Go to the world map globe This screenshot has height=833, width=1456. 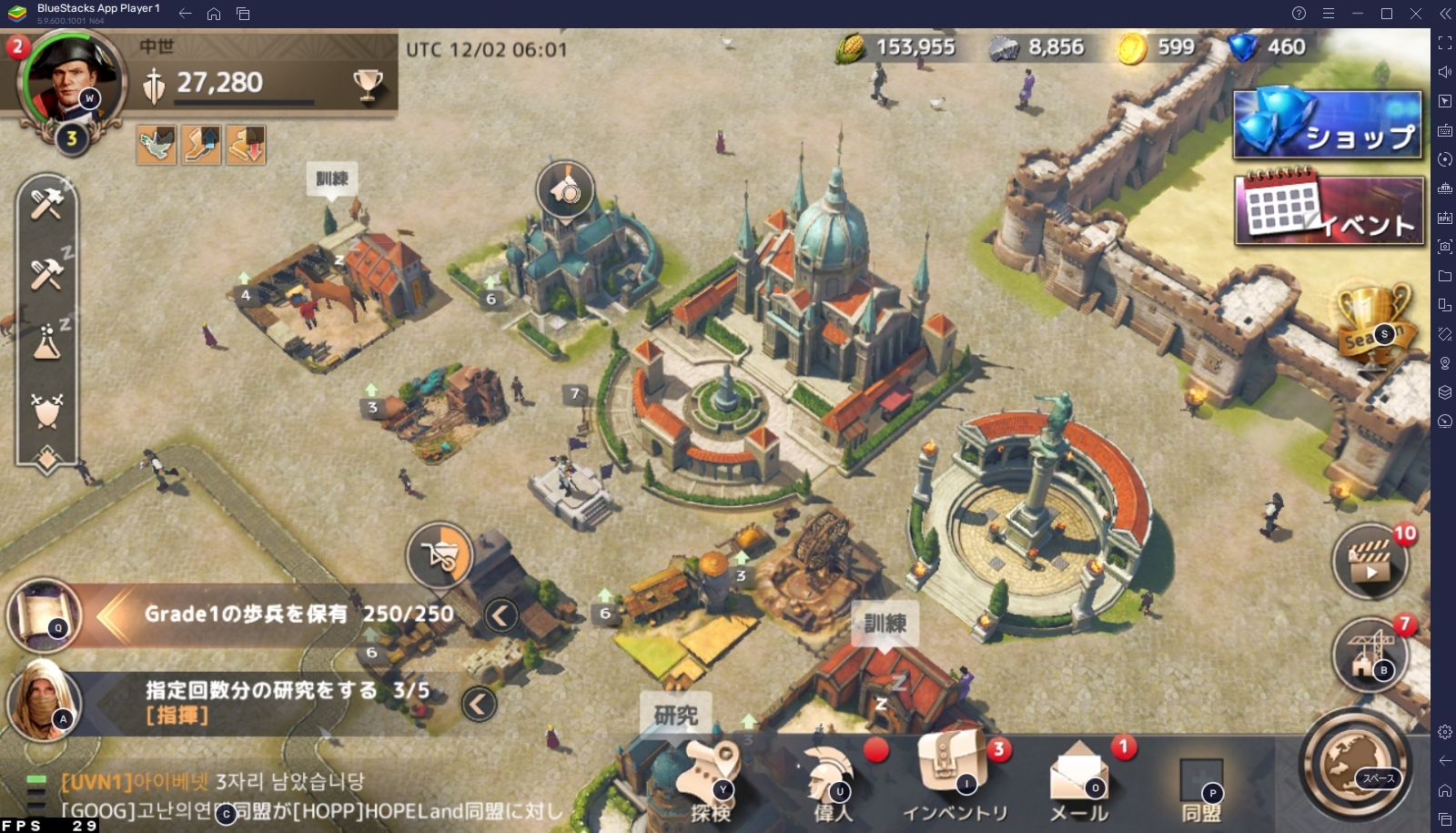1355,765
